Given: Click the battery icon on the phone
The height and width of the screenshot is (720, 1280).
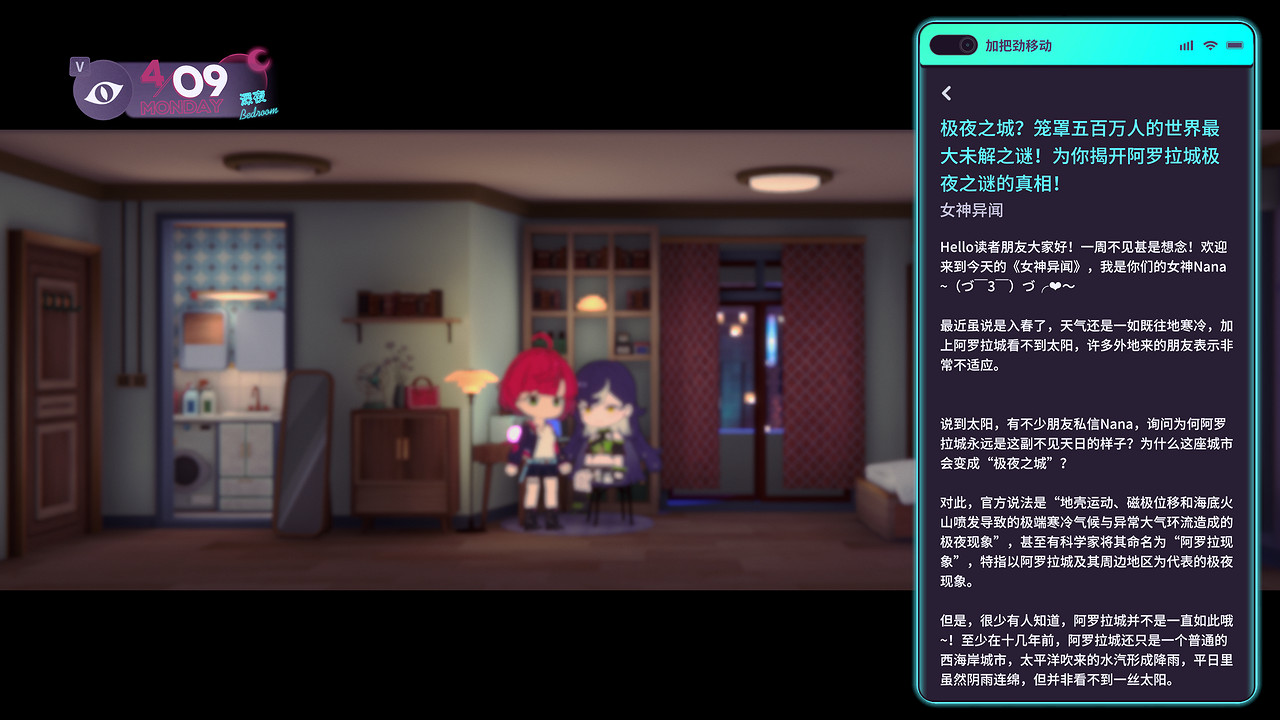Looking at the screenshot, I should pyautogui.click(x=1234, y=44).
